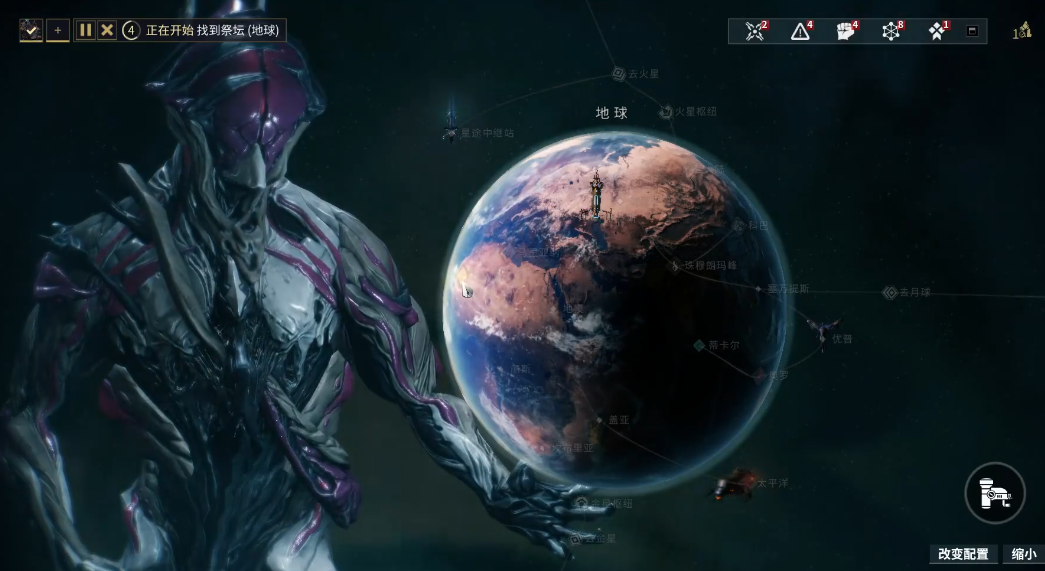This screenshot has width=1045, height=571.
Task: Open the round navigation console button
Action: 996,492
